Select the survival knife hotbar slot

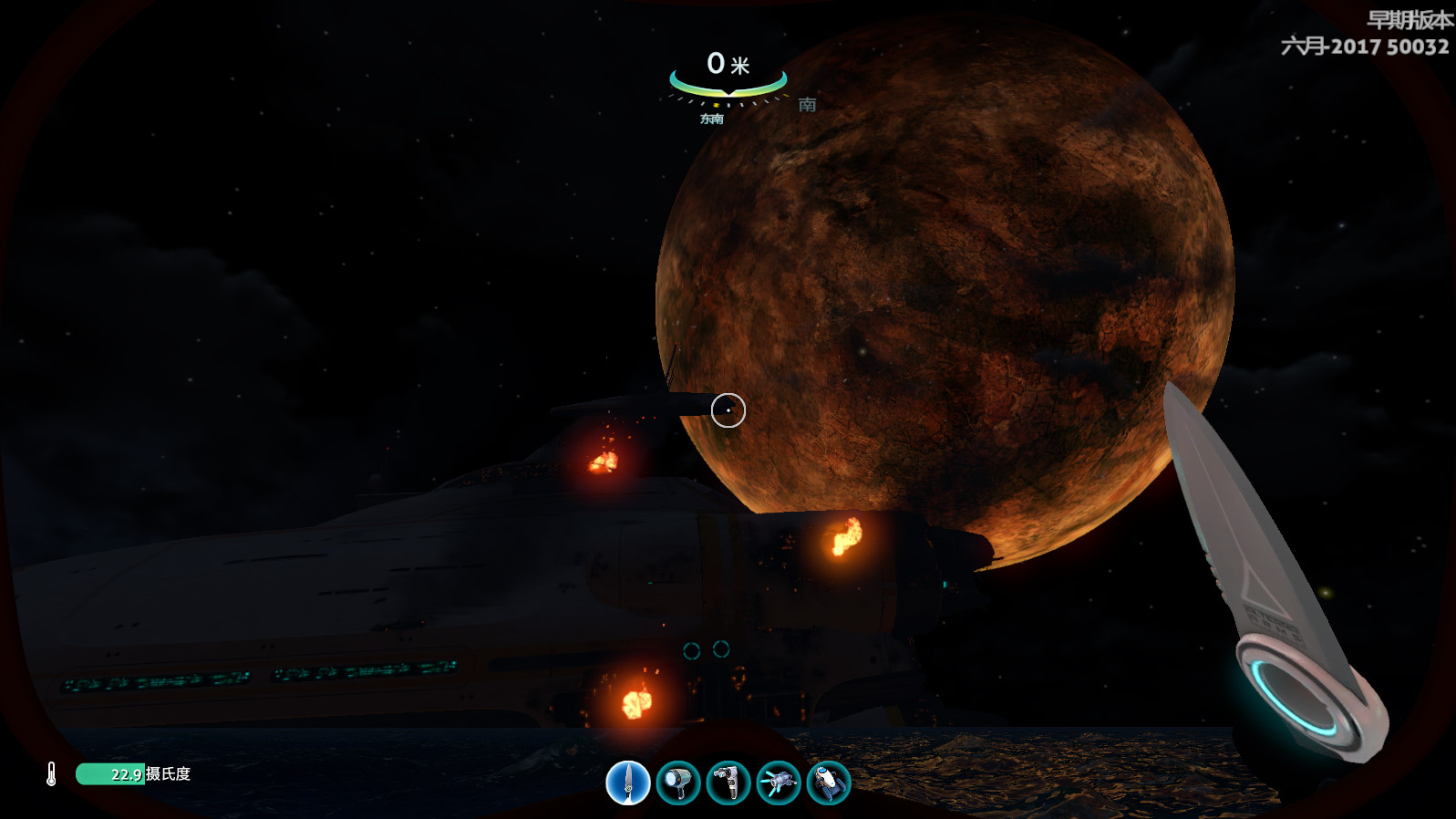(628, 783)
